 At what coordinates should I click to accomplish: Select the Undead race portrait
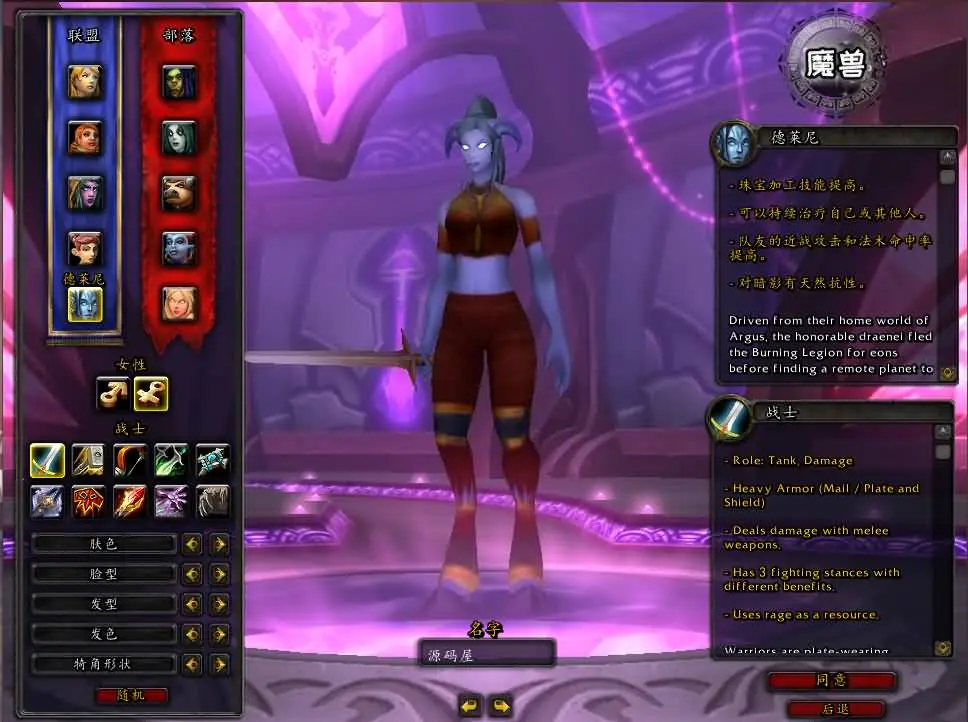[179, 137]
